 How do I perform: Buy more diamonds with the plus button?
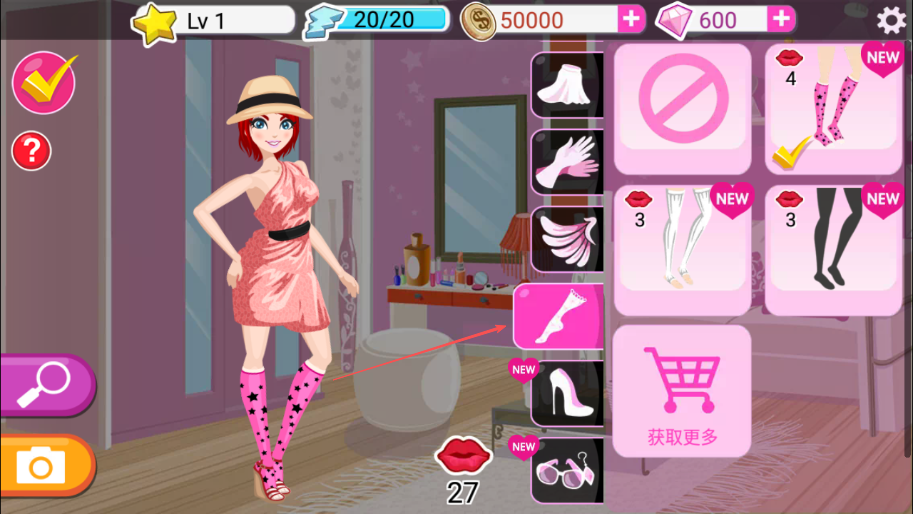pyautogui.click(x=781, y=19)
